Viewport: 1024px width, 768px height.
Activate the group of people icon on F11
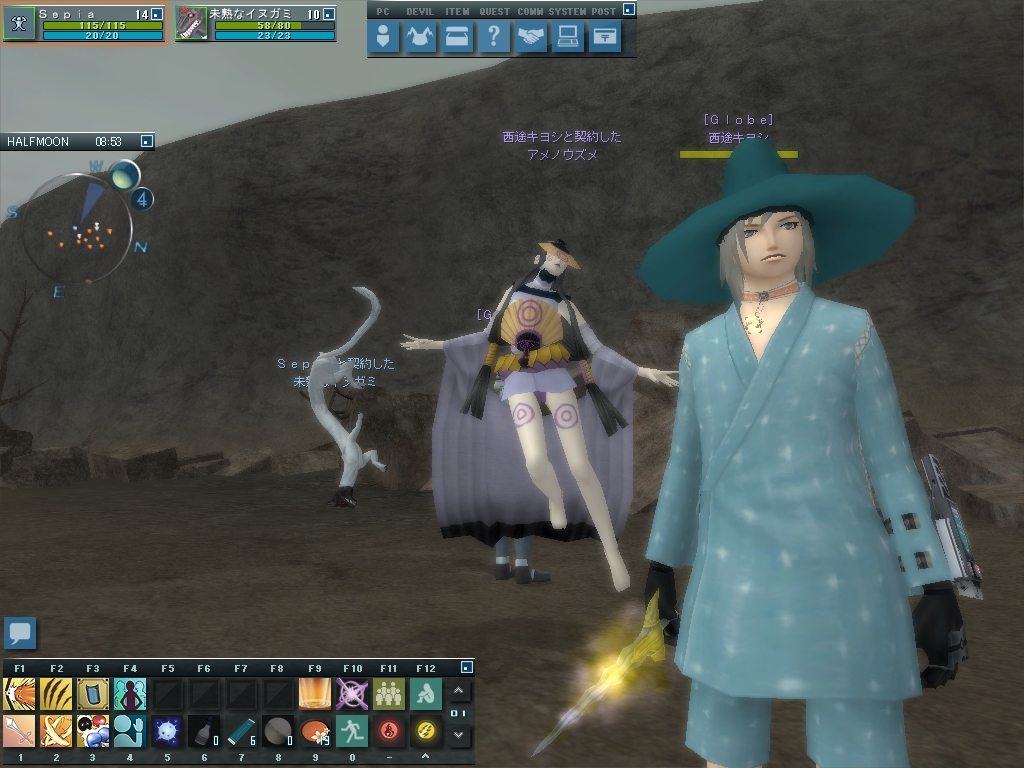point(389,693)
